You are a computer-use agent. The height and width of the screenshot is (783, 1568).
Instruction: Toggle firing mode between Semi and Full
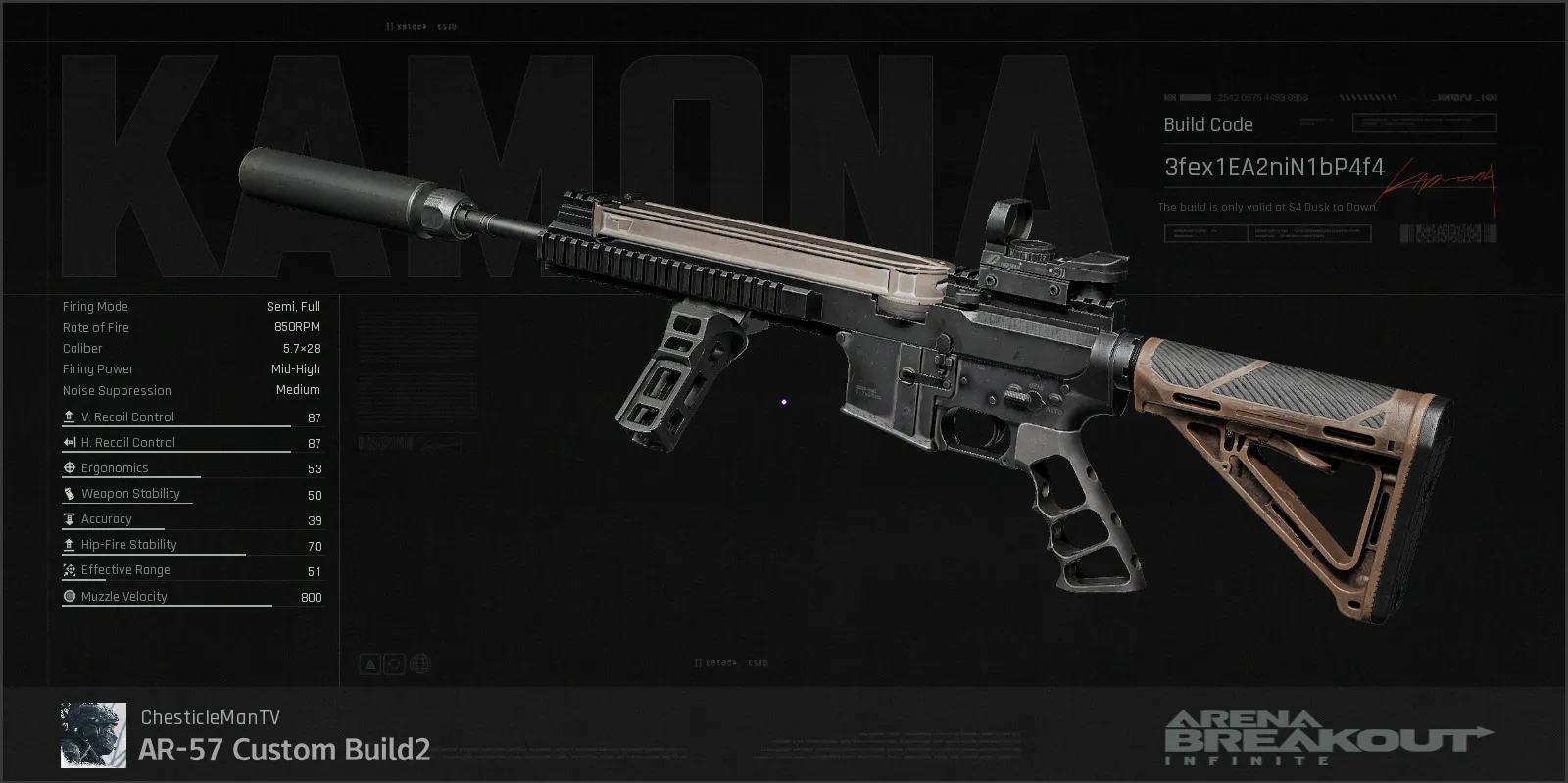[293, 305]
